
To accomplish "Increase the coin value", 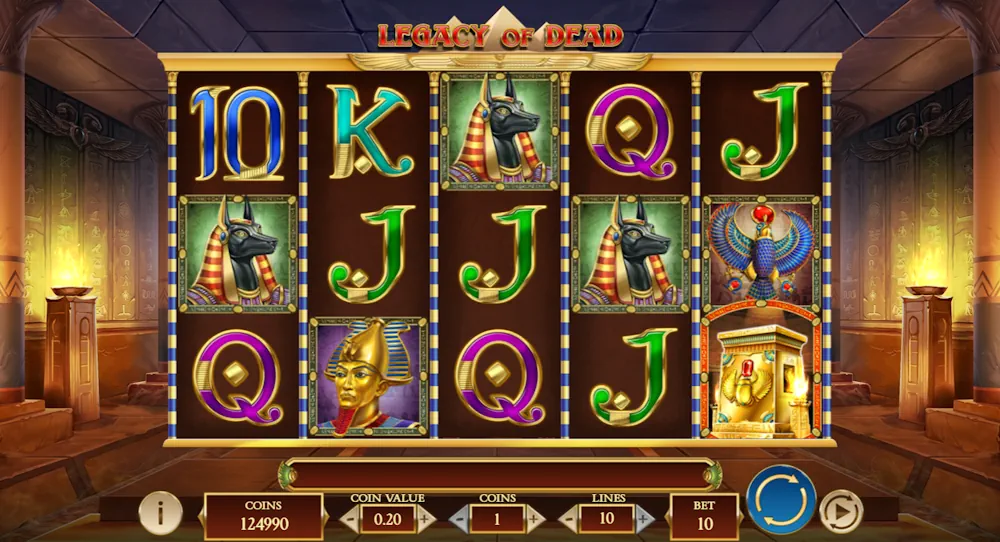I will [x=425, y=519].
